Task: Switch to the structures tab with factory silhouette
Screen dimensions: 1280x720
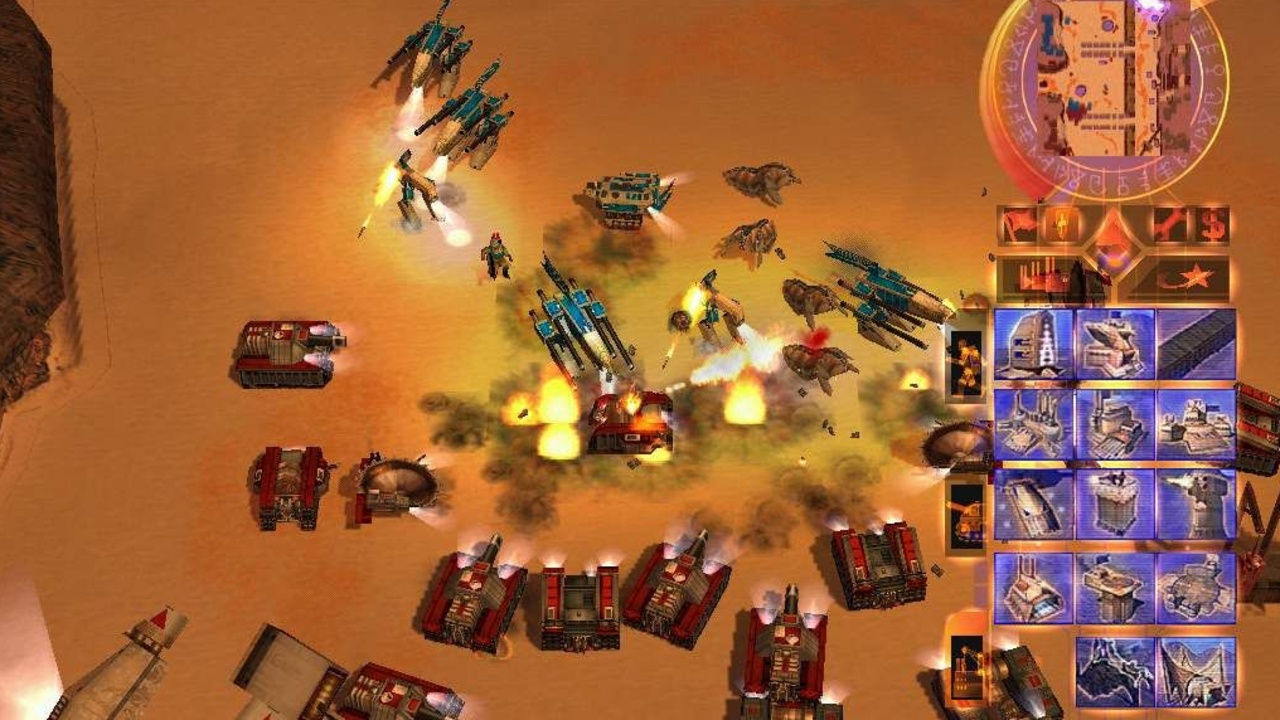Action: 1045,275
